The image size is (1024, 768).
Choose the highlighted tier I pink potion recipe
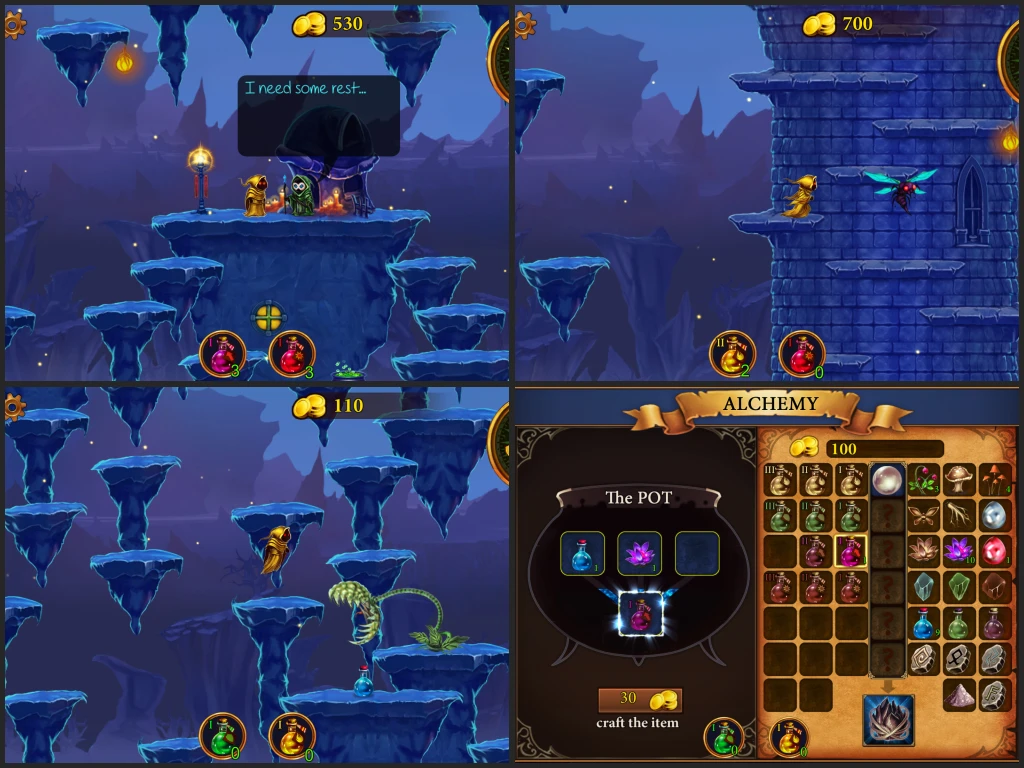(x=851, y=551)
